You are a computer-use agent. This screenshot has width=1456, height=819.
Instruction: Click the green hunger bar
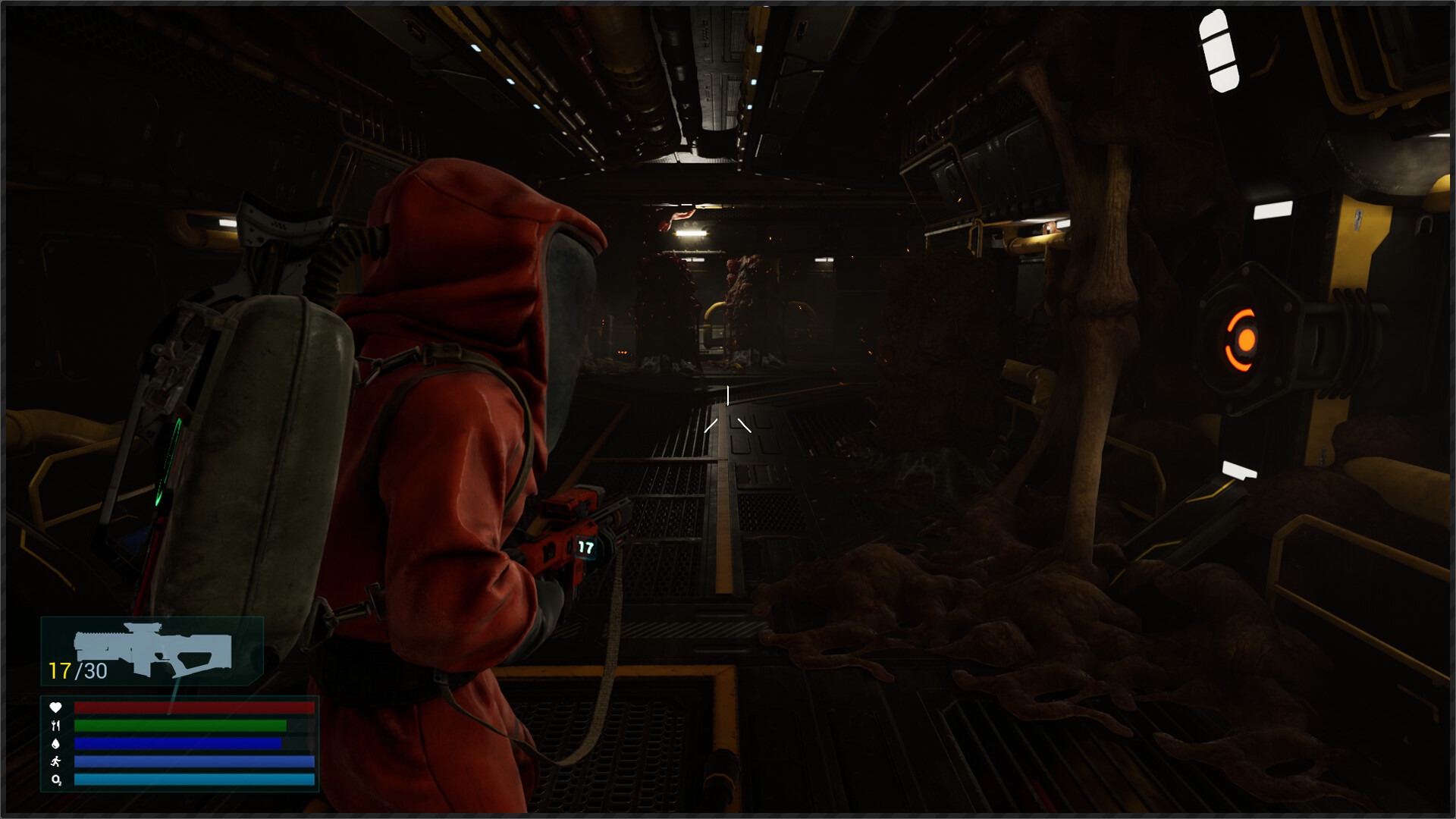click(x=182, y=726)
